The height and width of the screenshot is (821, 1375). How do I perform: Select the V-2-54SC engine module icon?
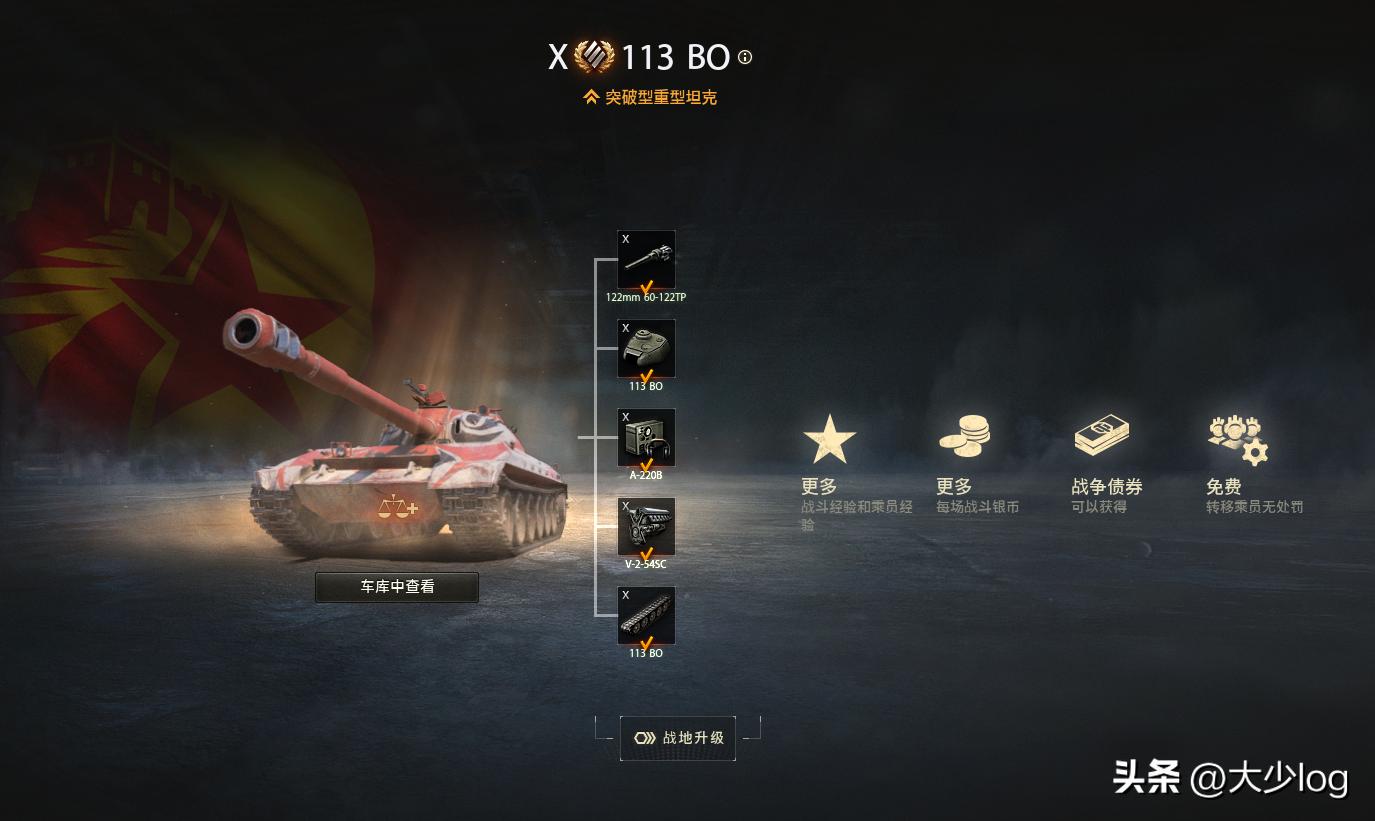tap(646, 526)
